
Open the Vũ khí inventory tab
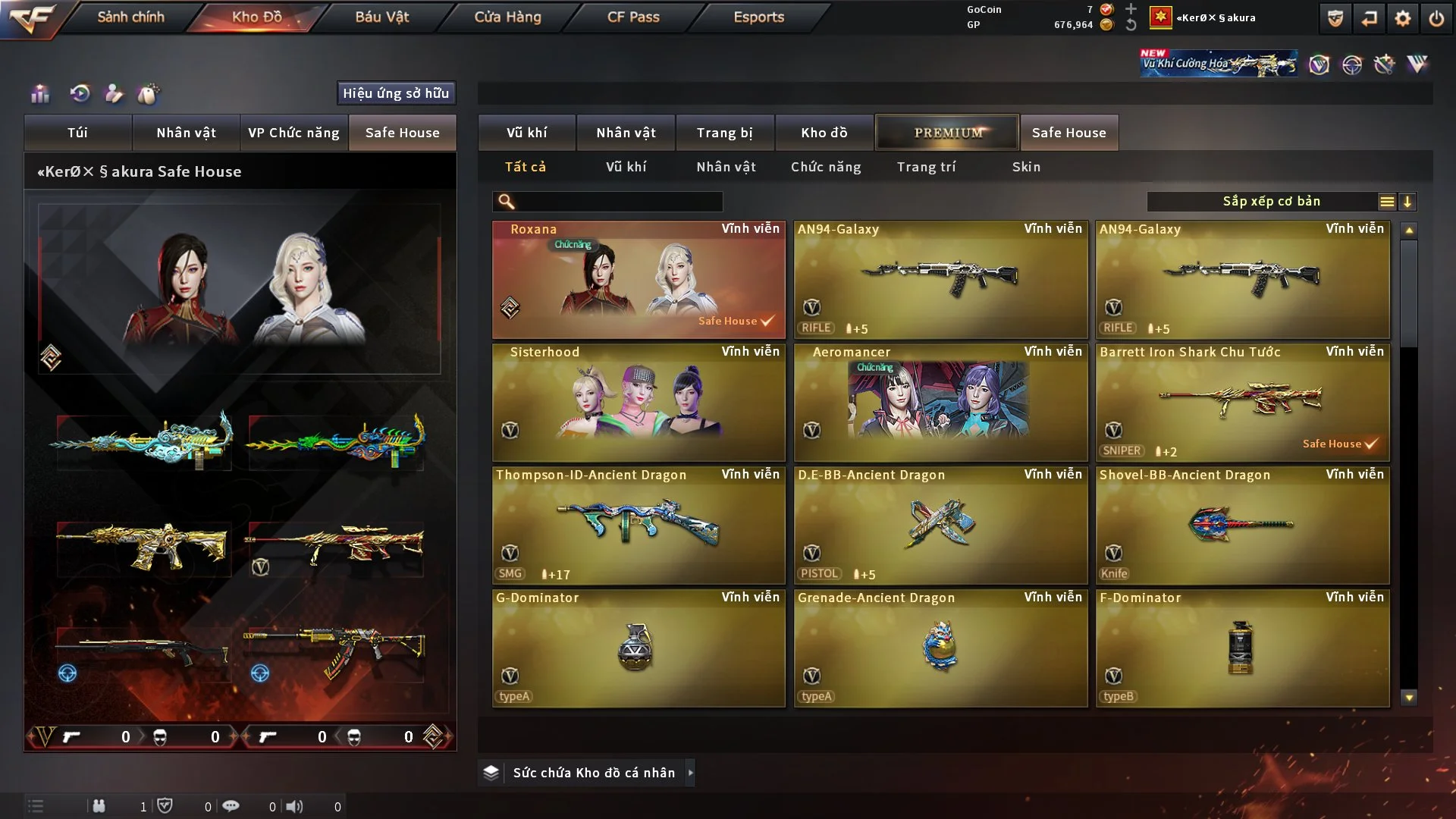click(526, 133)
